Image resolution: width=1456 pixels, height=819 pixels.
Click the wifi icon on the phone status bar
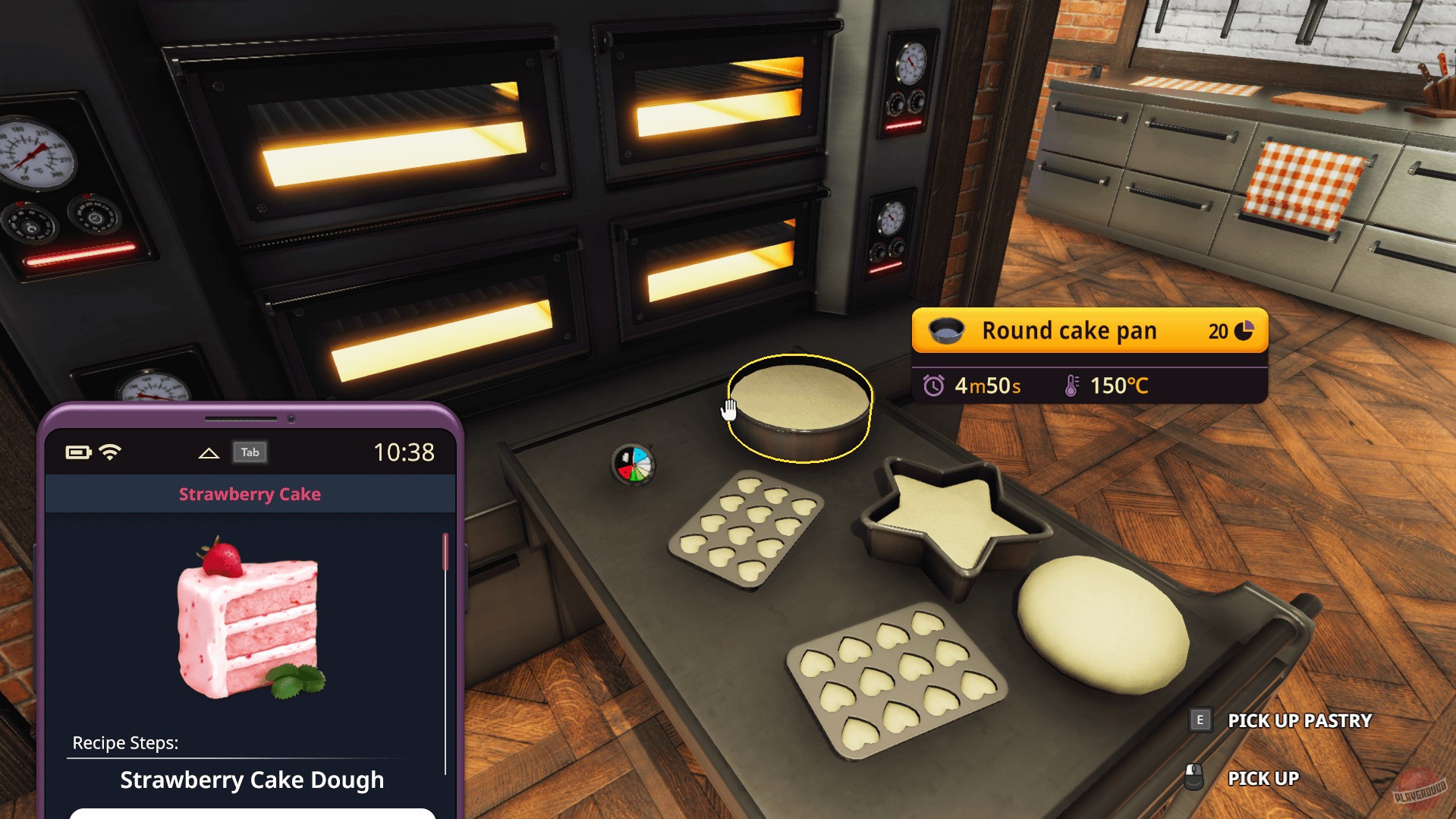[x=108, y=451]
